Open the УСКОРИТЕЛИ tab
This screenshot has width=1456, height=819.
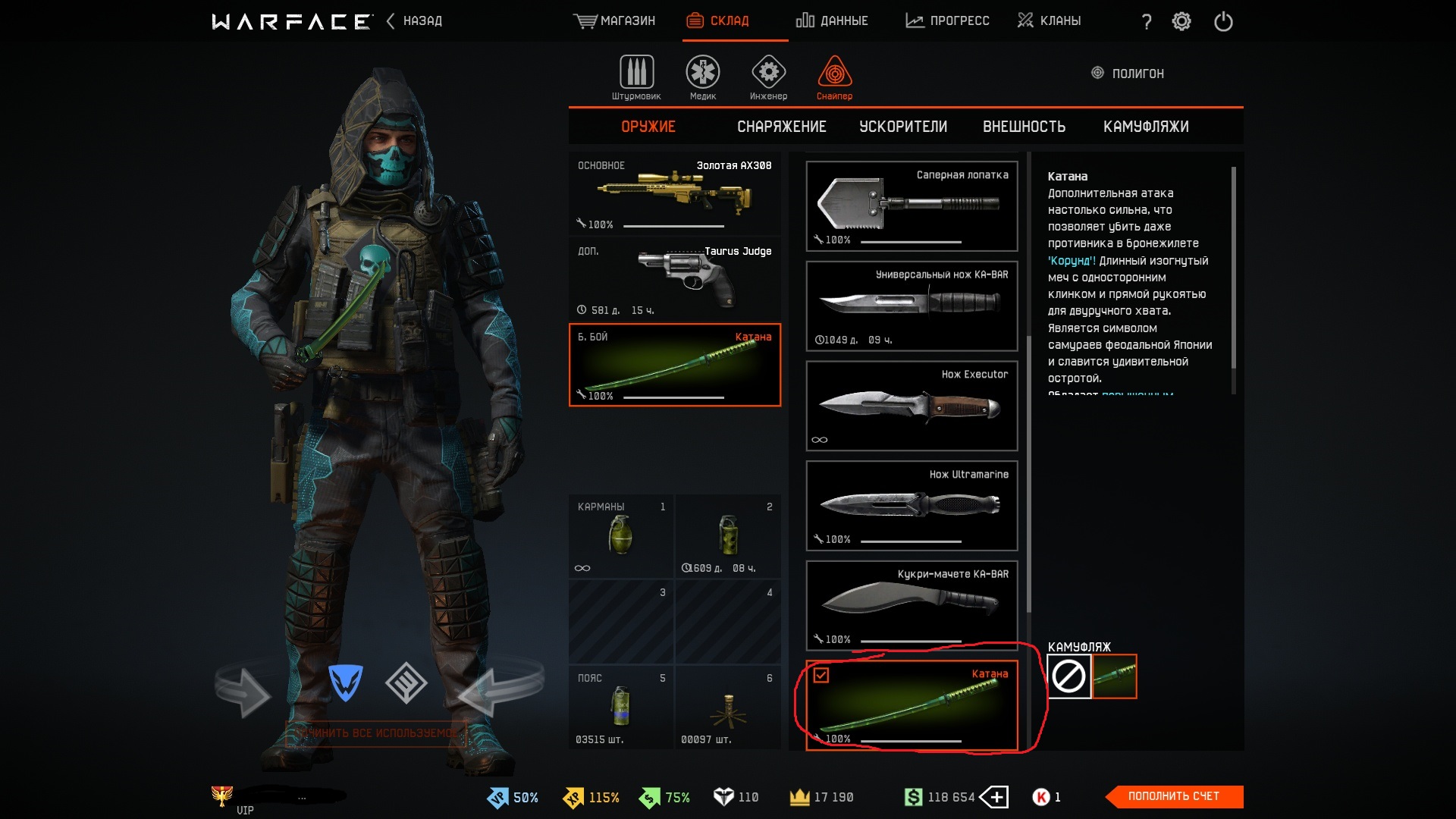(x=902, y=127)
